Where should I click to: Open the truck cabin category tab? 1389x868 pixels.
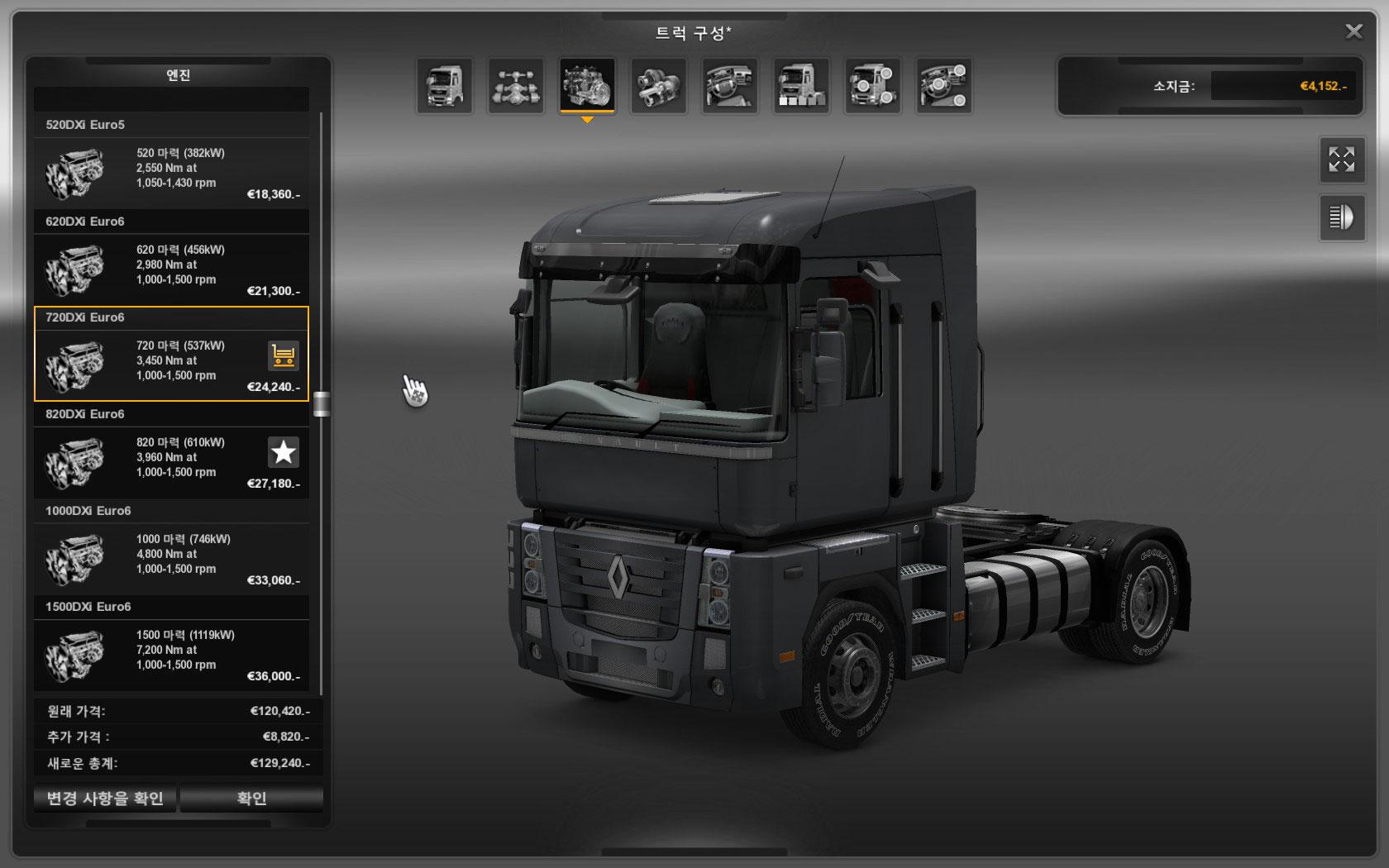pyautogui.click(x=445, y=85)
